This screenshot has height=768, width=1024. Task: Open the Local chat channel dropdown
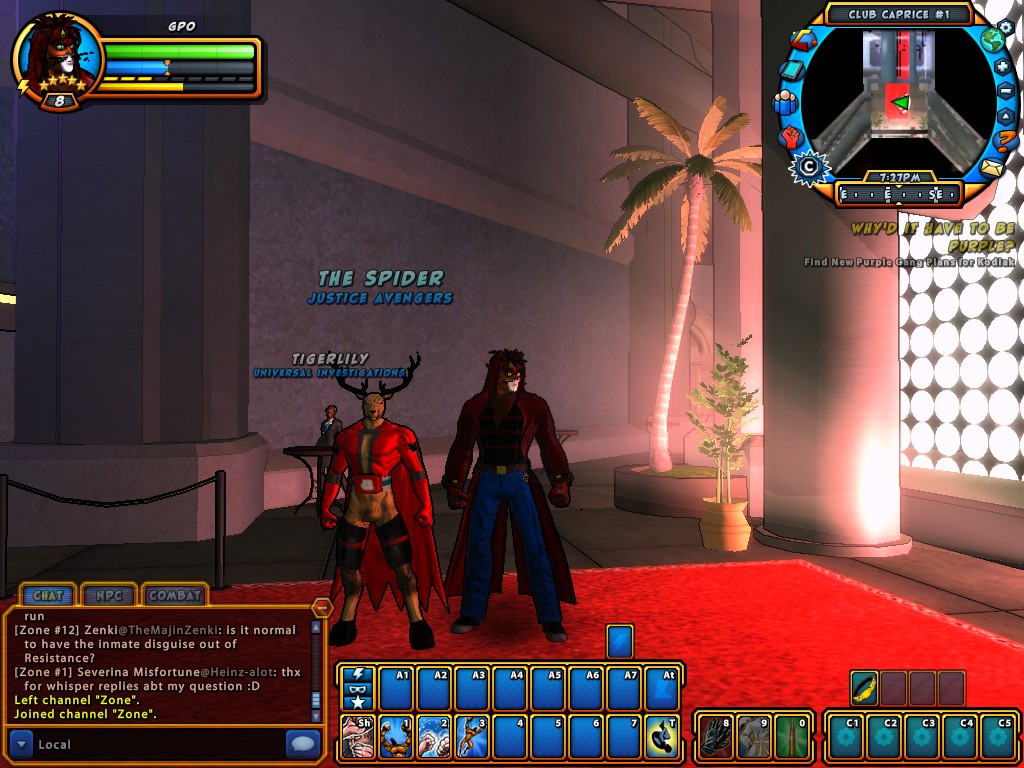[x=21, y=744]
